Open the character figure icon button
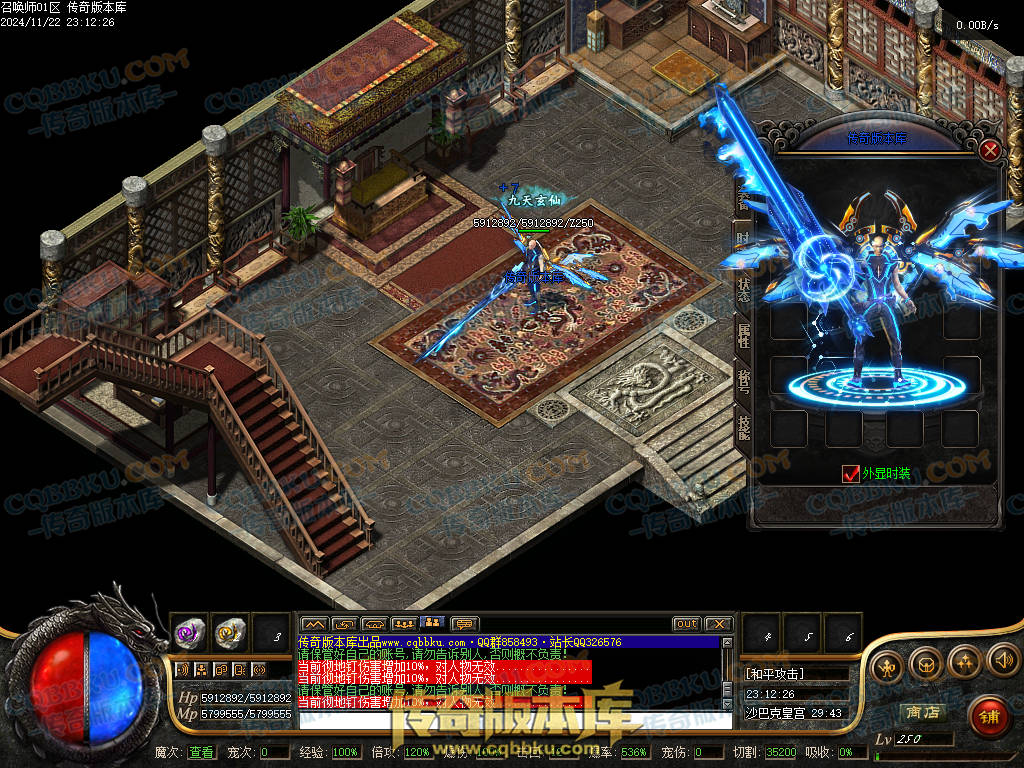This screenshot has width=1024, height=768. 886,666
